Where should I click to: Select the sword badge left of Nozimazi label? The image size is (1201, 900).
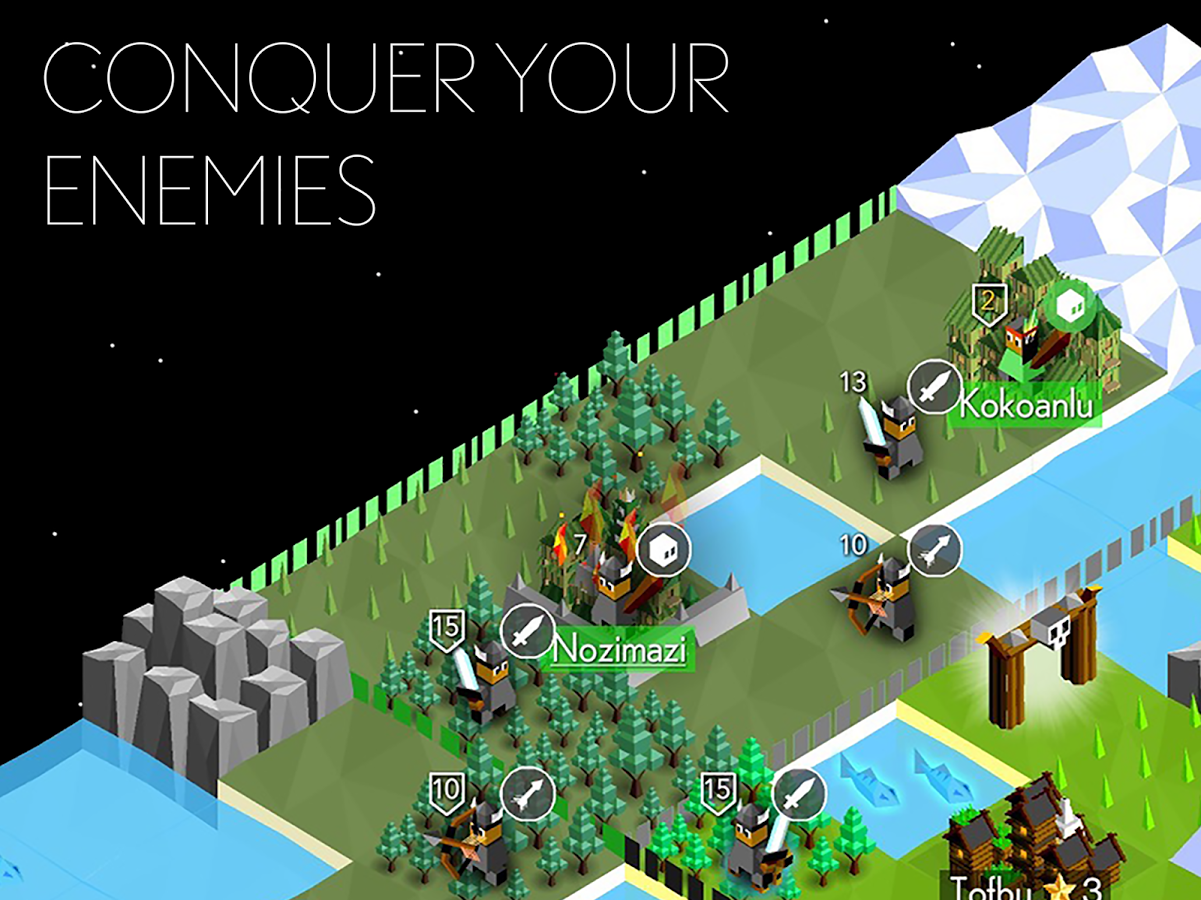528,632
